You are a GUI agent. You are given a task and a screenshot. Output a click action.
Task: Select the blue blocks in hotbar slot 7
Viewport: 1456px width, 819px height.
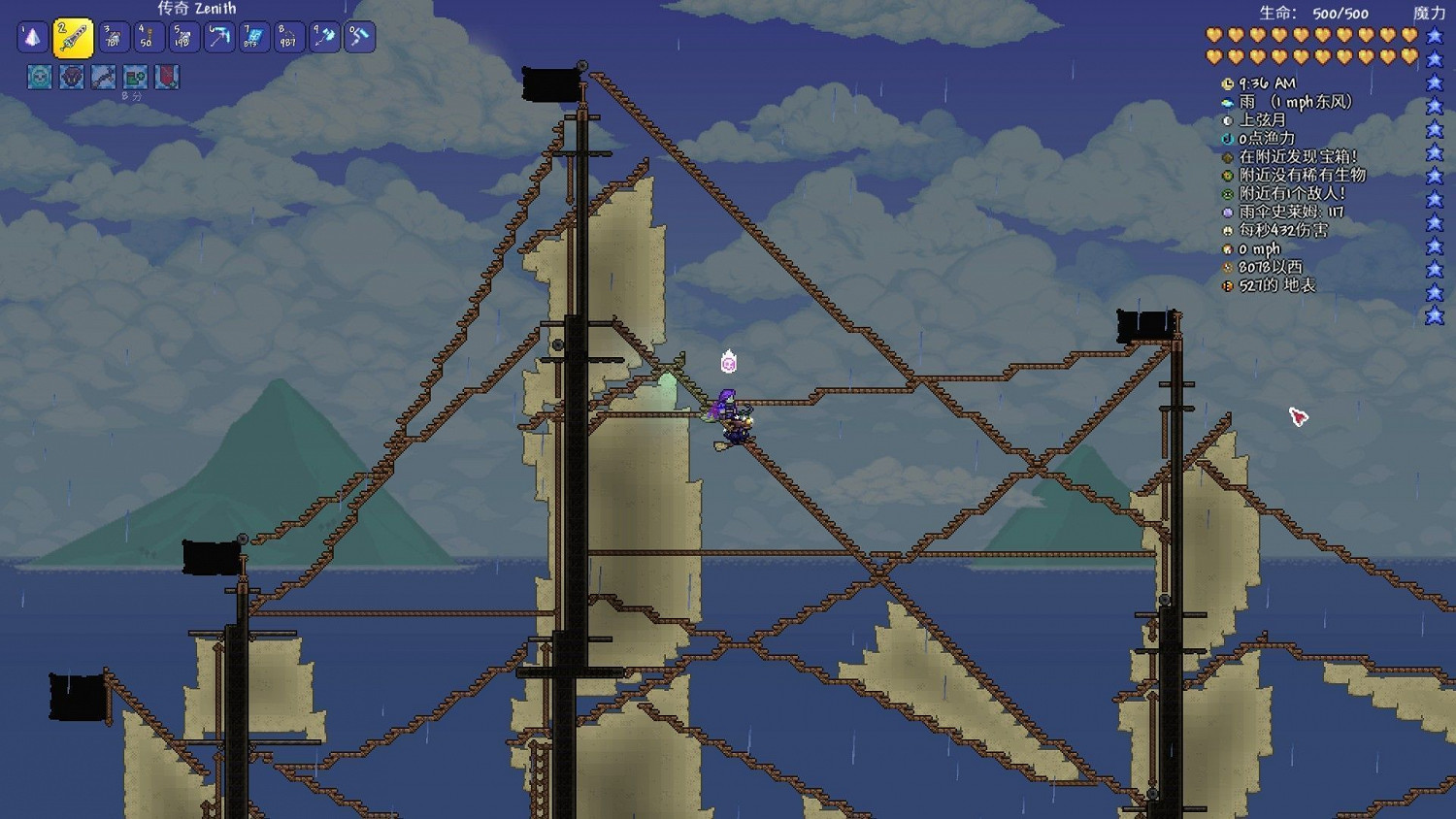(x=253, y=38)
